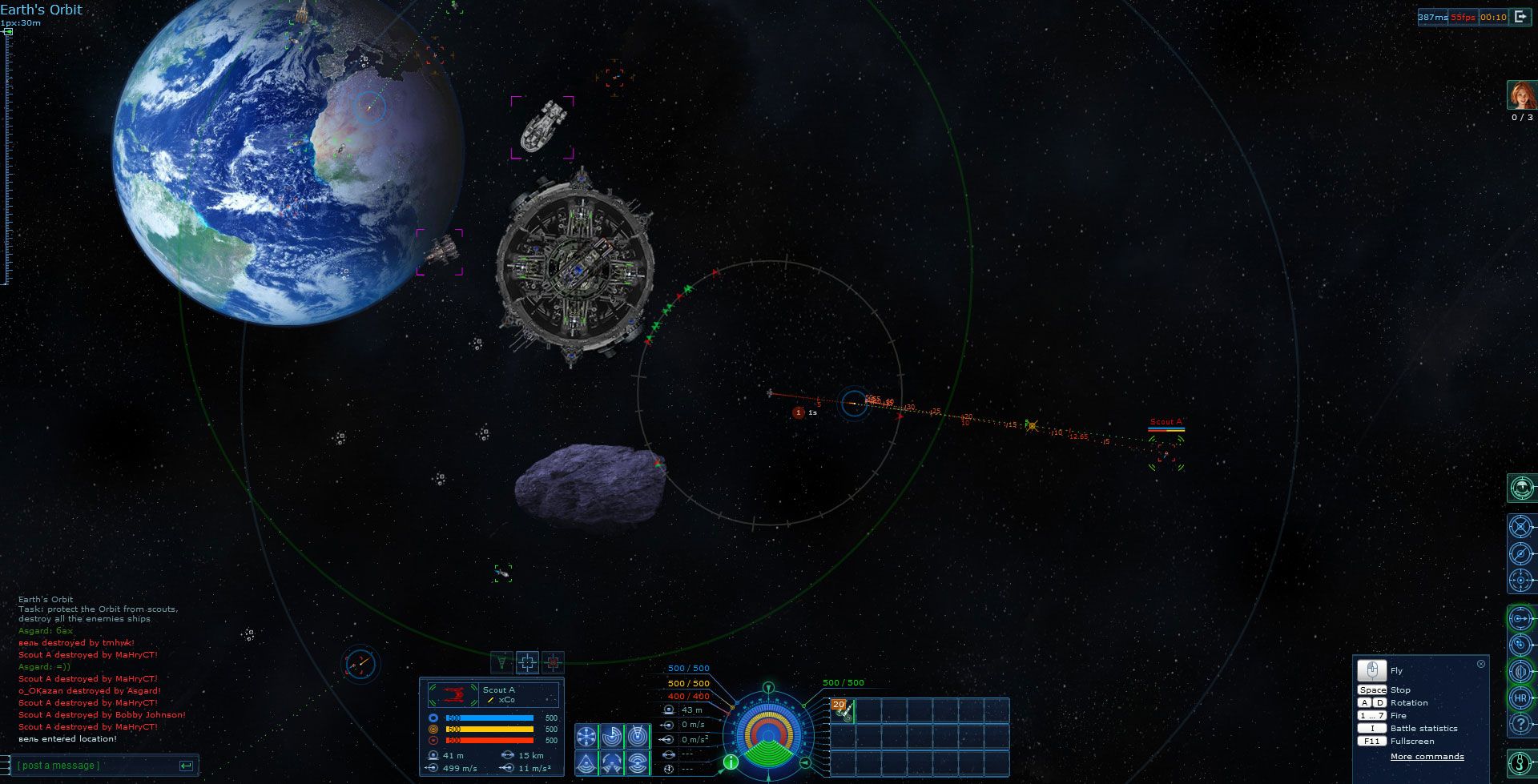The image size is (1538, 784).
Task: Activate the hook icon at the toolbar bottom
Action: click(1520, 764)
